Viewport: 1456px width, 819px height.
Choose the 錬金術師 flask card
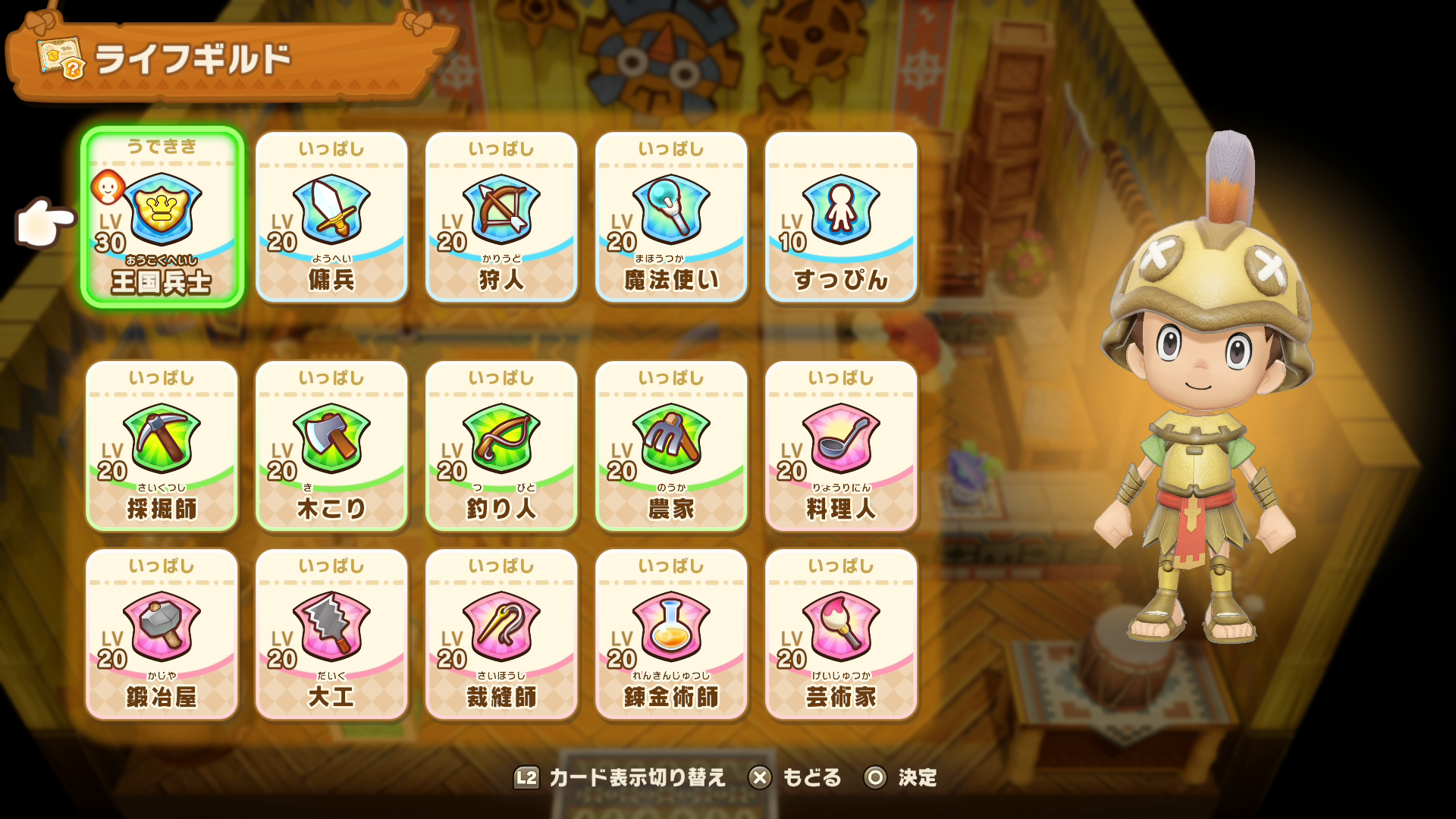click(671, 634)
